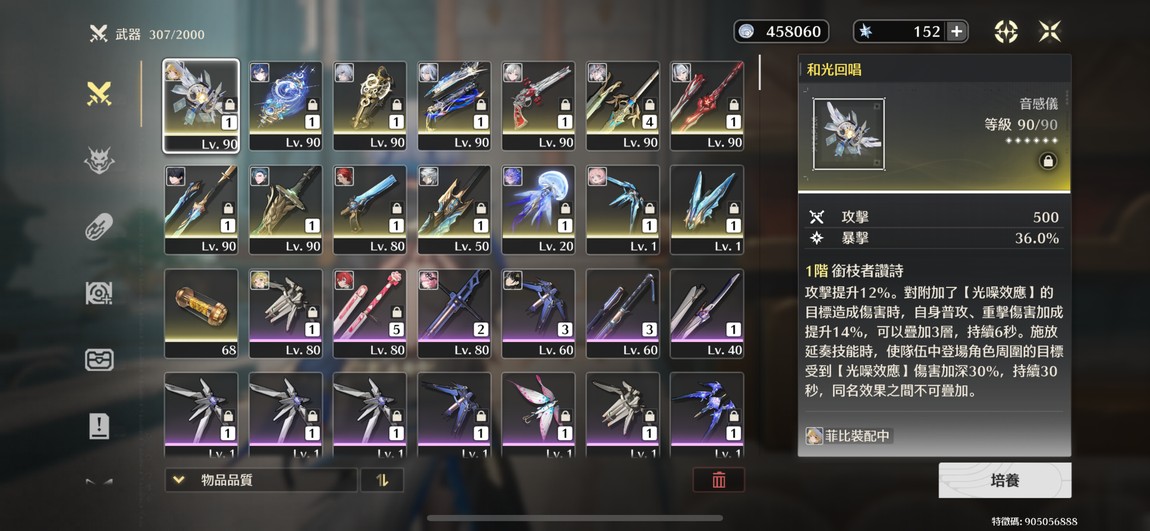Tap the 培養 upgrade button
Screen dimensions: 1150x531
[1004, 480]
